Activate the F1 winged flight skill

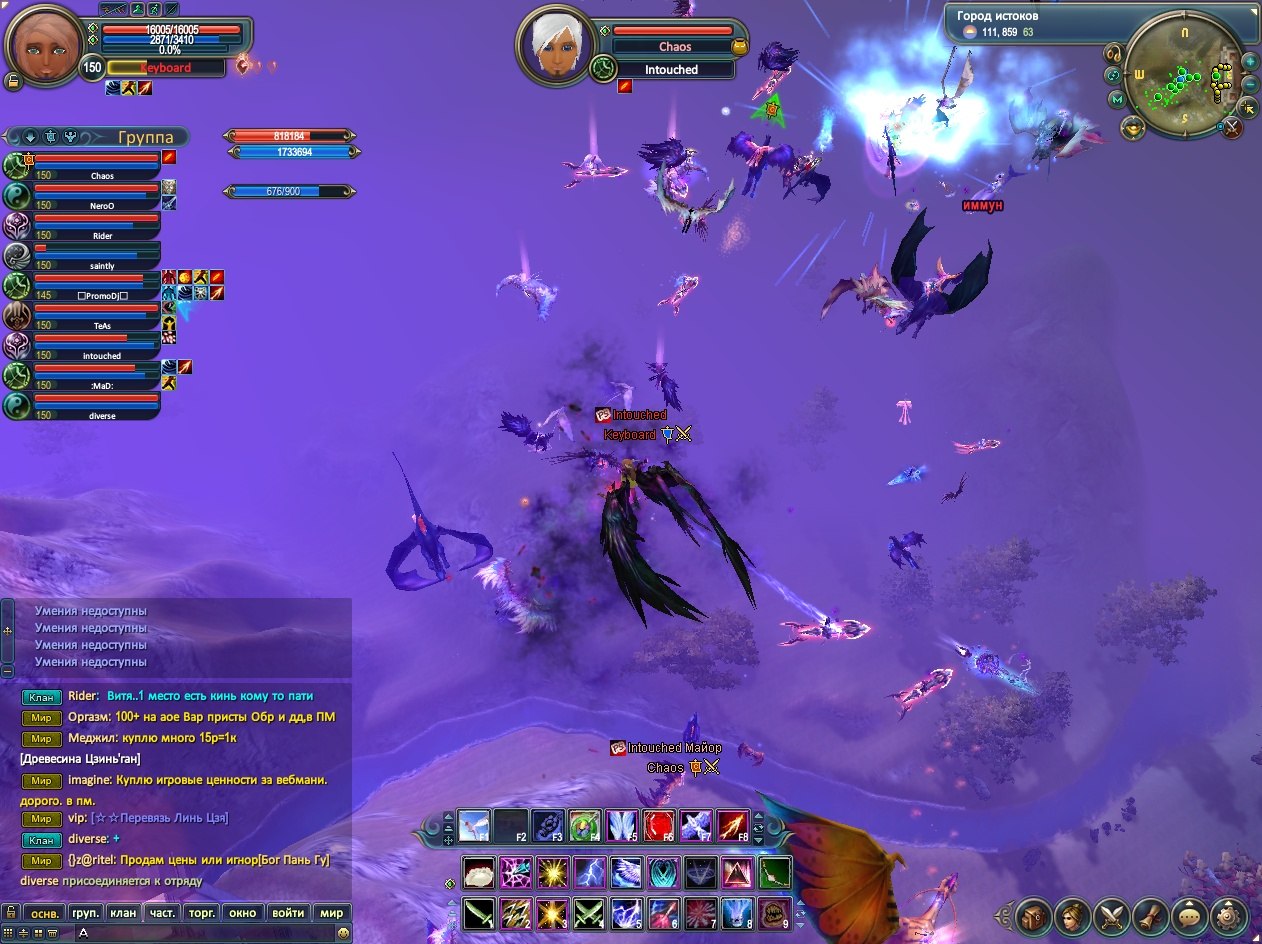click(x=474, y=825)
